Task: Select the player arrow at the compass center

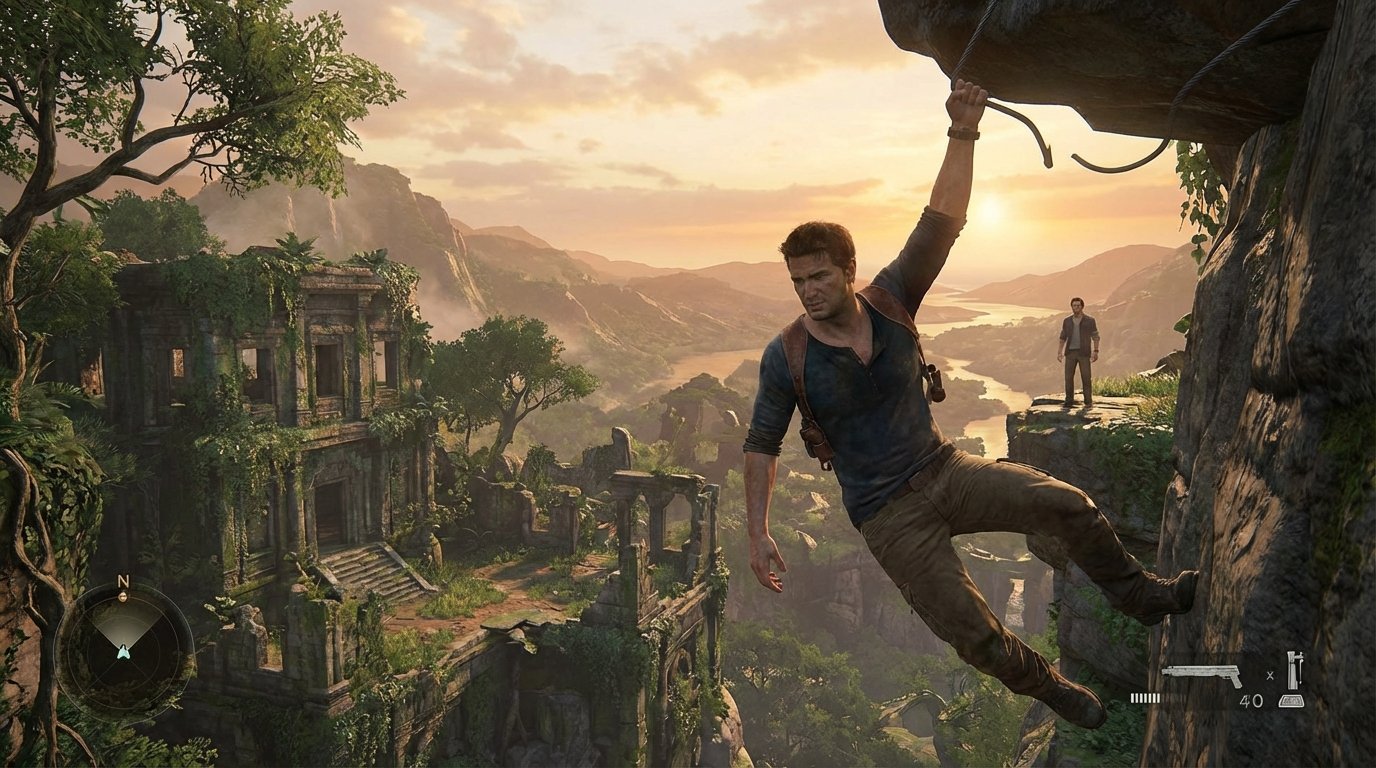Action: point(124,651)
